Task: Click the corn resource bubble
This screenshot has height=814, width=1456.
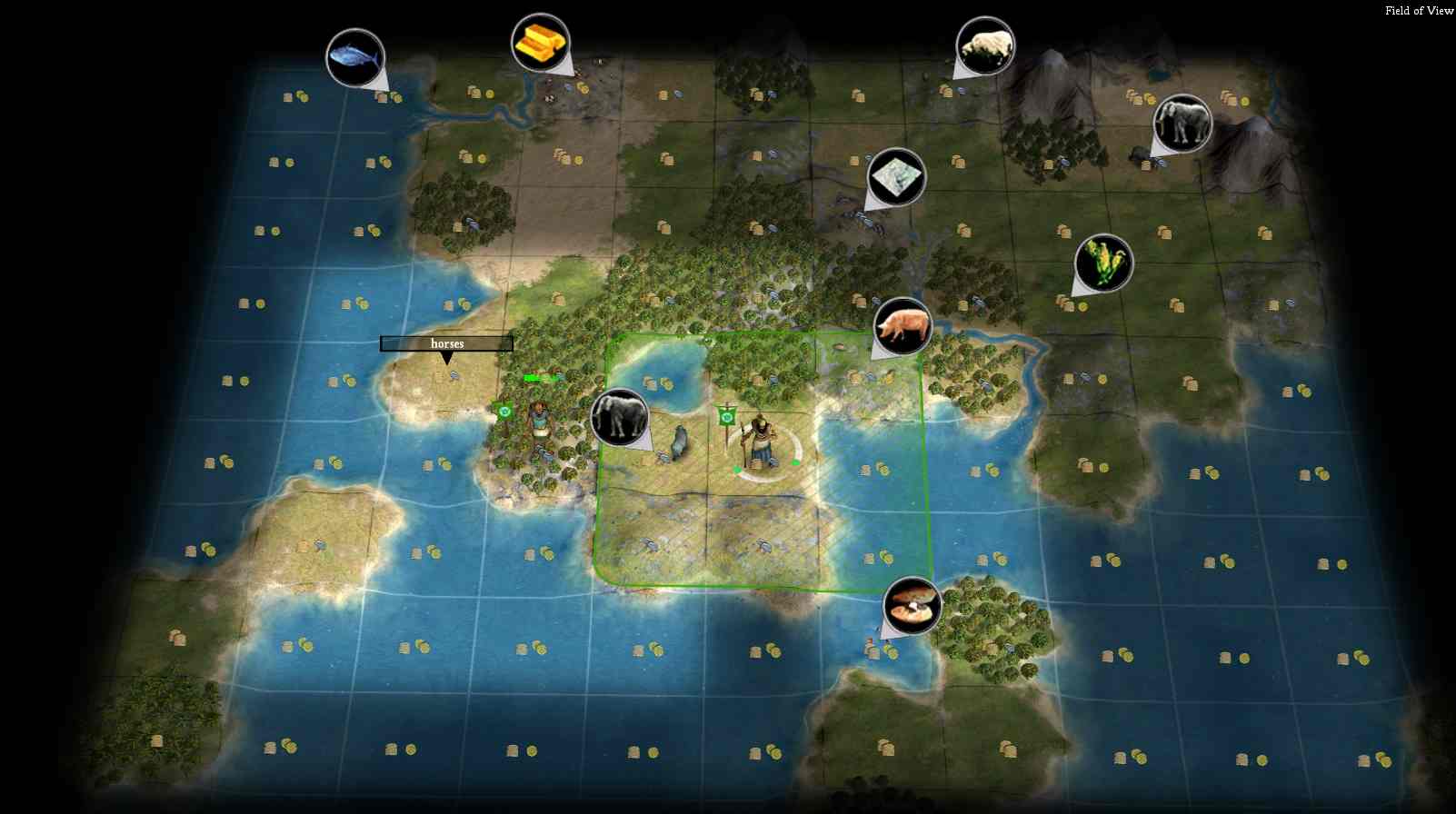Action: 1103,263
